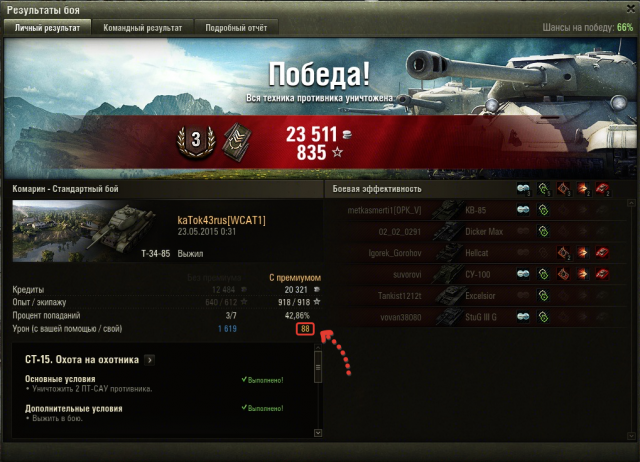This screenshot has height=462, width=640.
Task: Select the Личный результат tab
Action: click(48, 28)
